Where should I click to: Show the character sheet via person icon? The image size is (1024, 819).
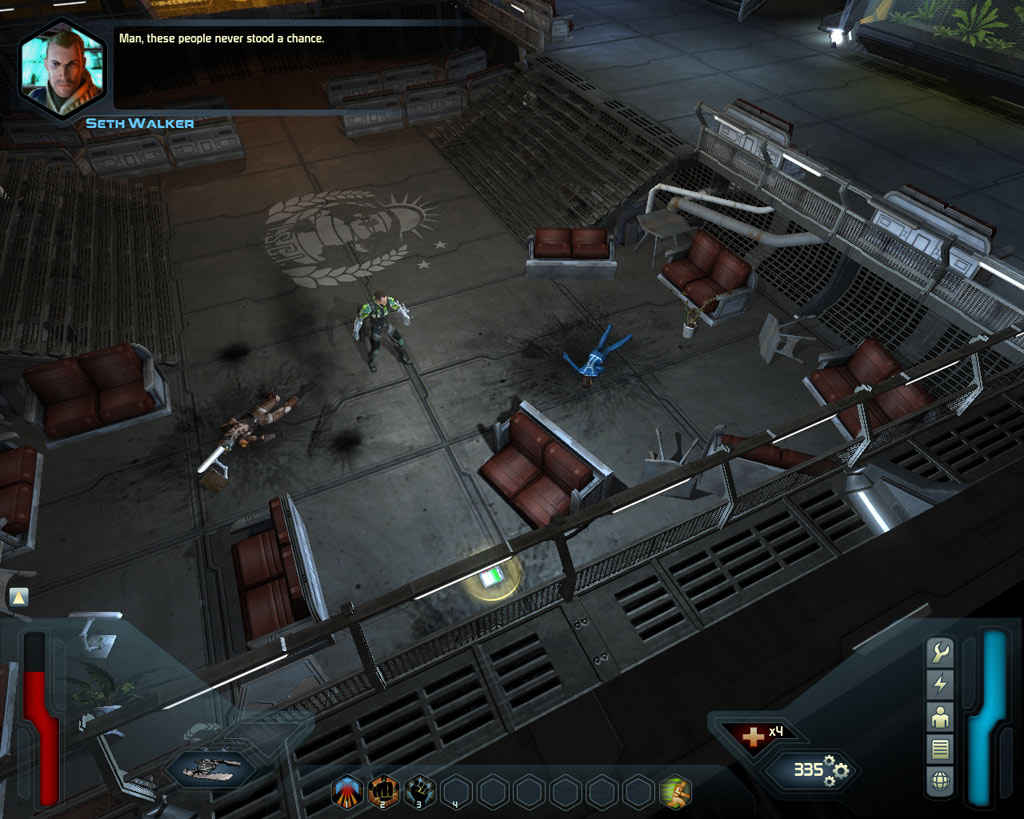tap(940, 716)
